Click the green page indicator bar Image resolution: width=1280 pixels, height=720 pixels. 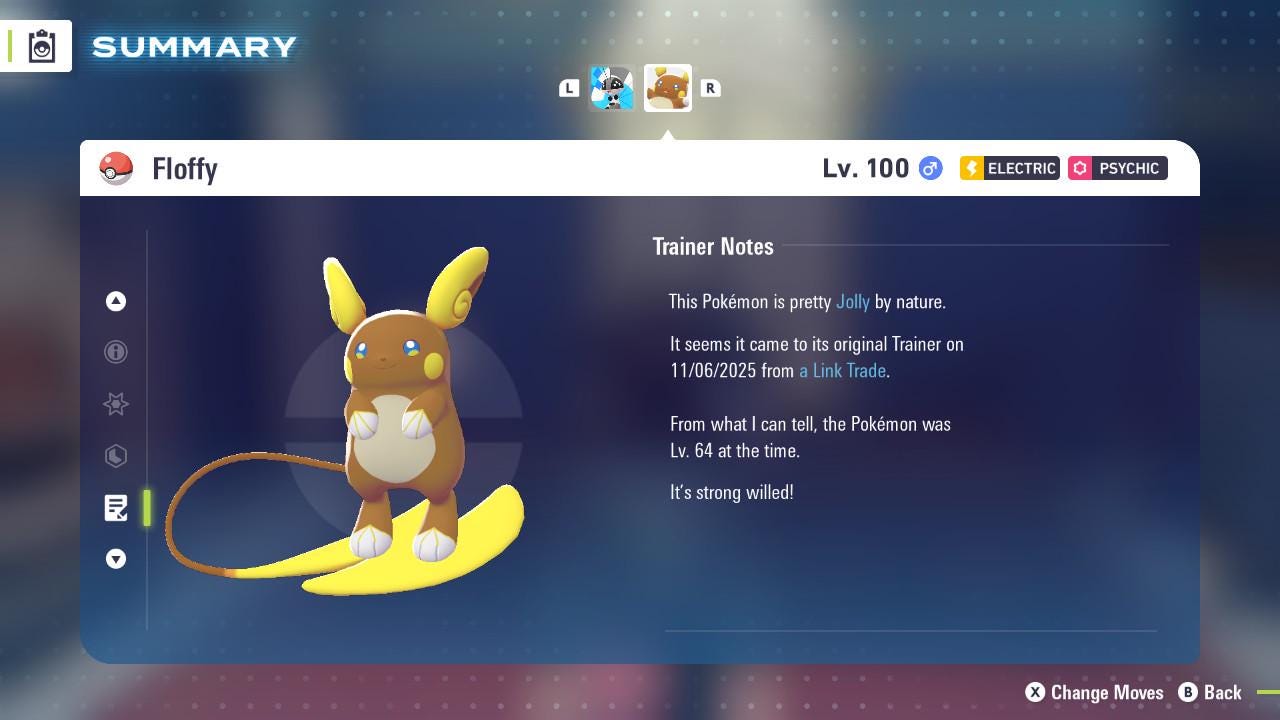point(146,508)
